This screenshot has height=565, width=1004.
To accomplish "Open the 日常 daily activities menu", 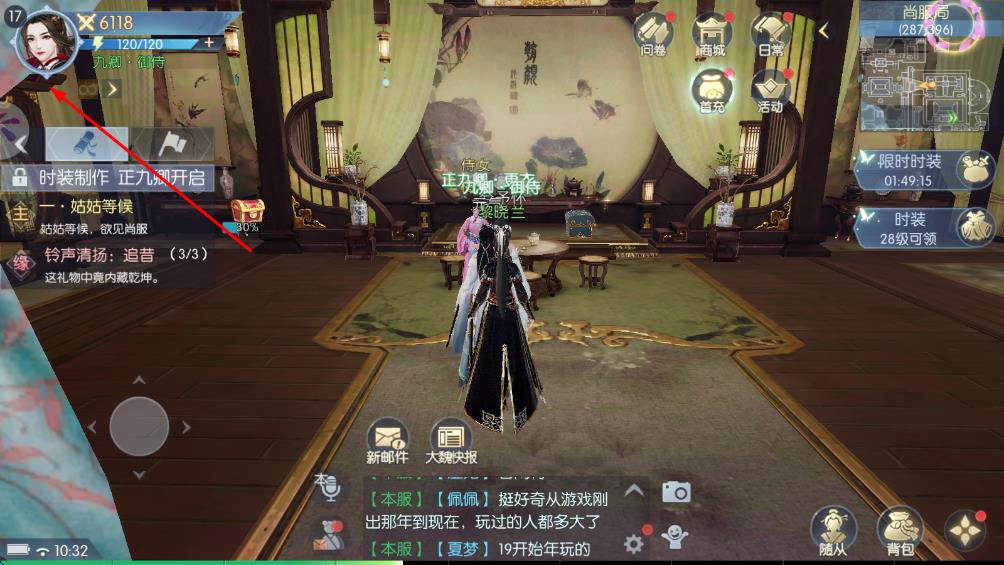I will click(x=771, y=34).
